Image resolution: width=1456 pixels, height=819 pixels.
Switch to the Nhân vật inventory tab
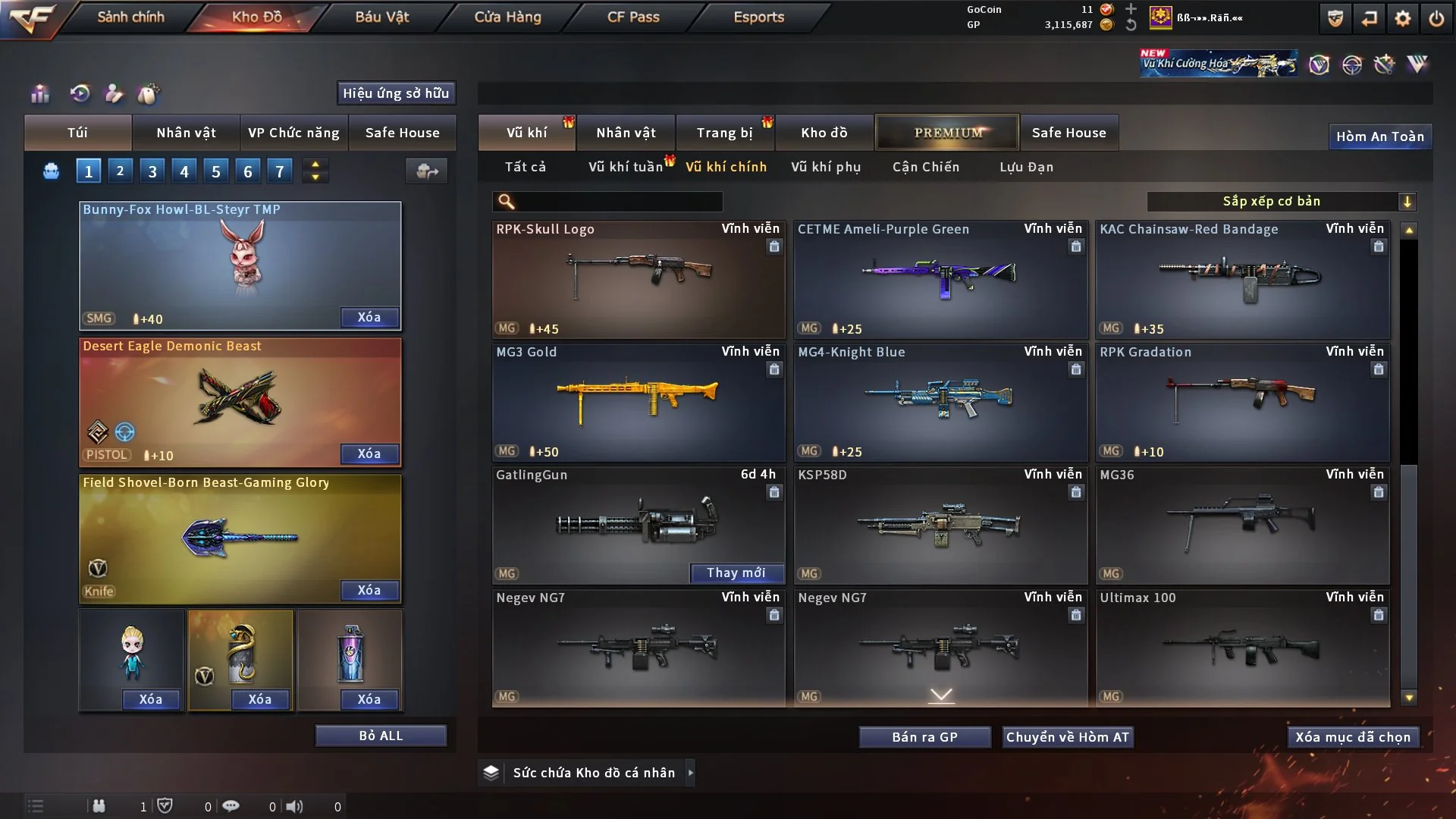point(625,133)
